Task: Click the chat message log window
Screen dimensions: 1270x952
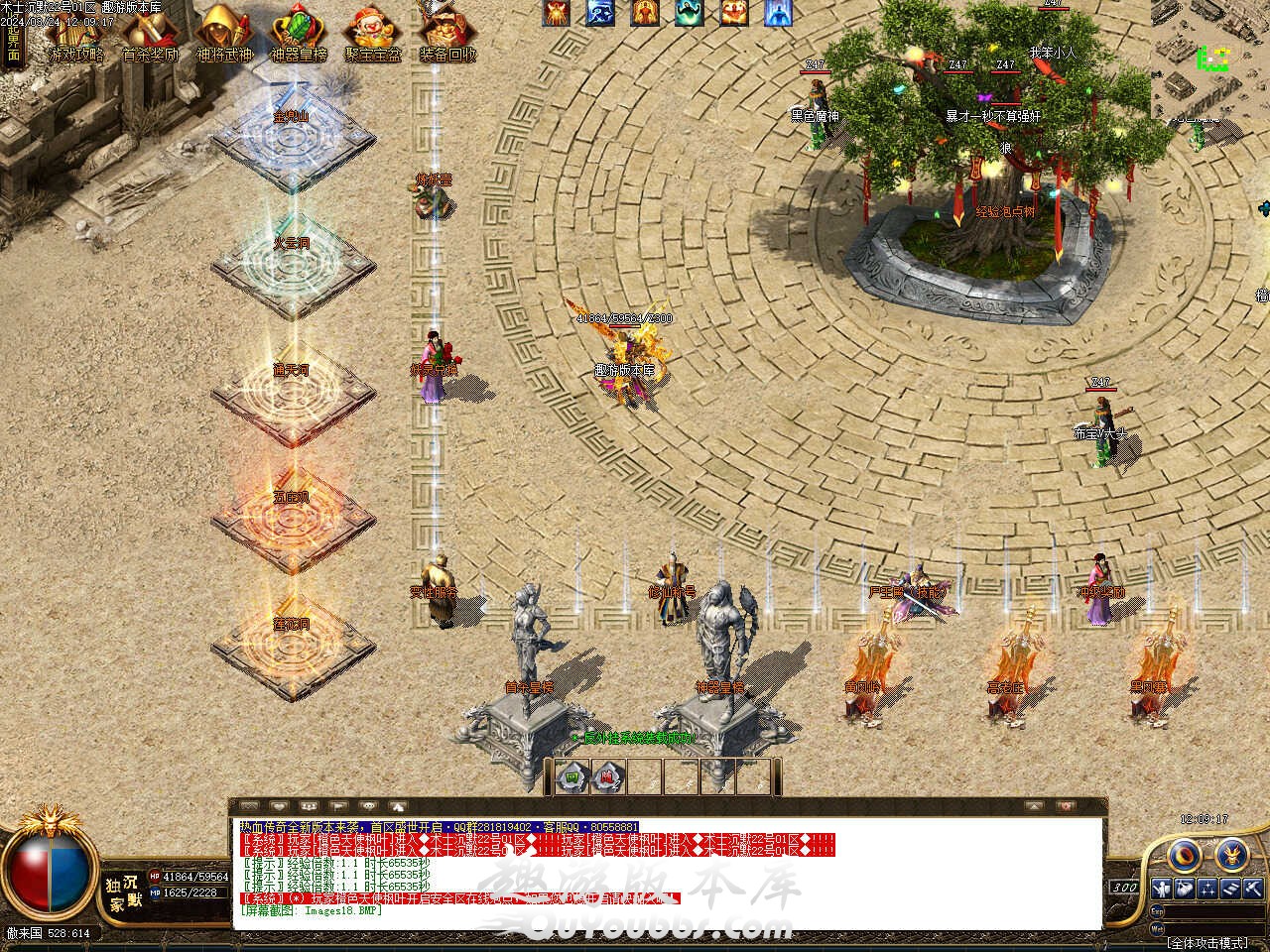Action: [x=667, y=874]
